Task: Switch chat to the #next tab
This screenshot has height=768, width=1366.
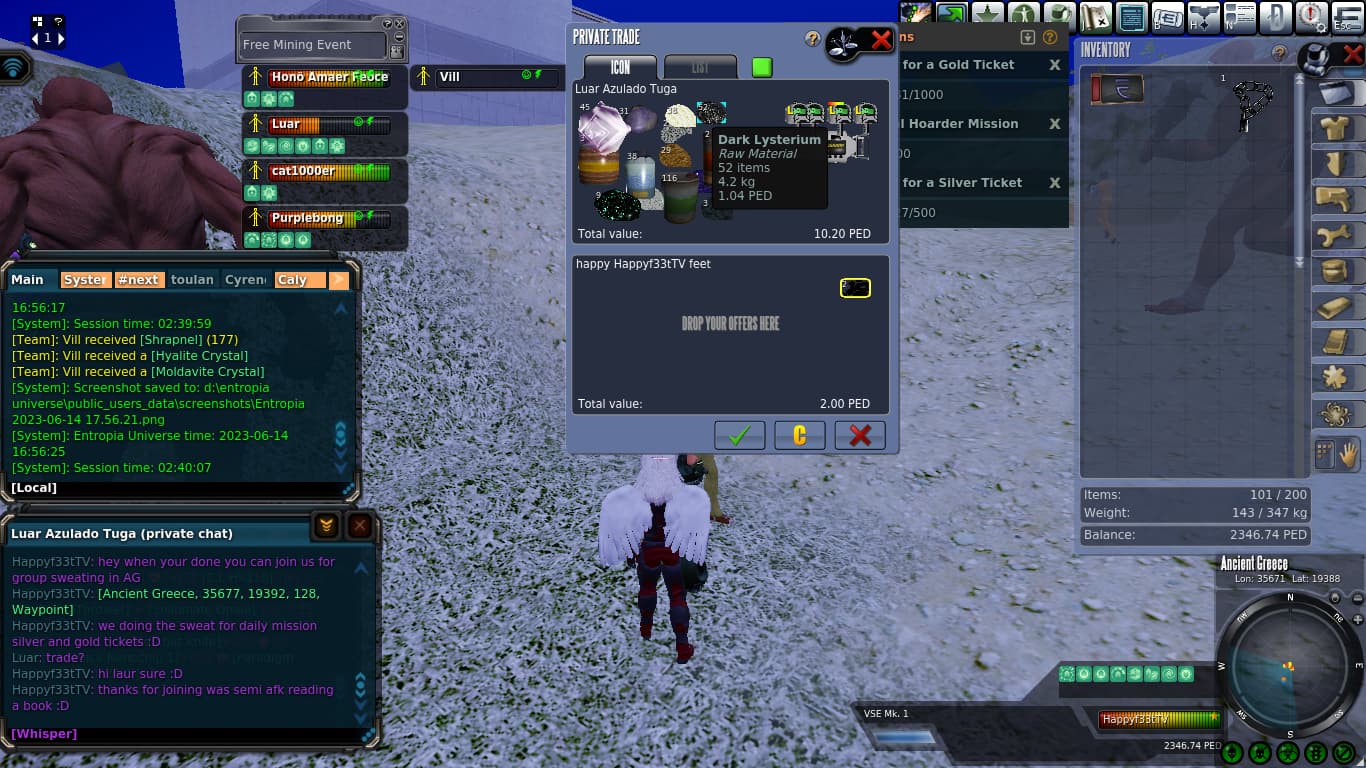Action: point(138,280)
